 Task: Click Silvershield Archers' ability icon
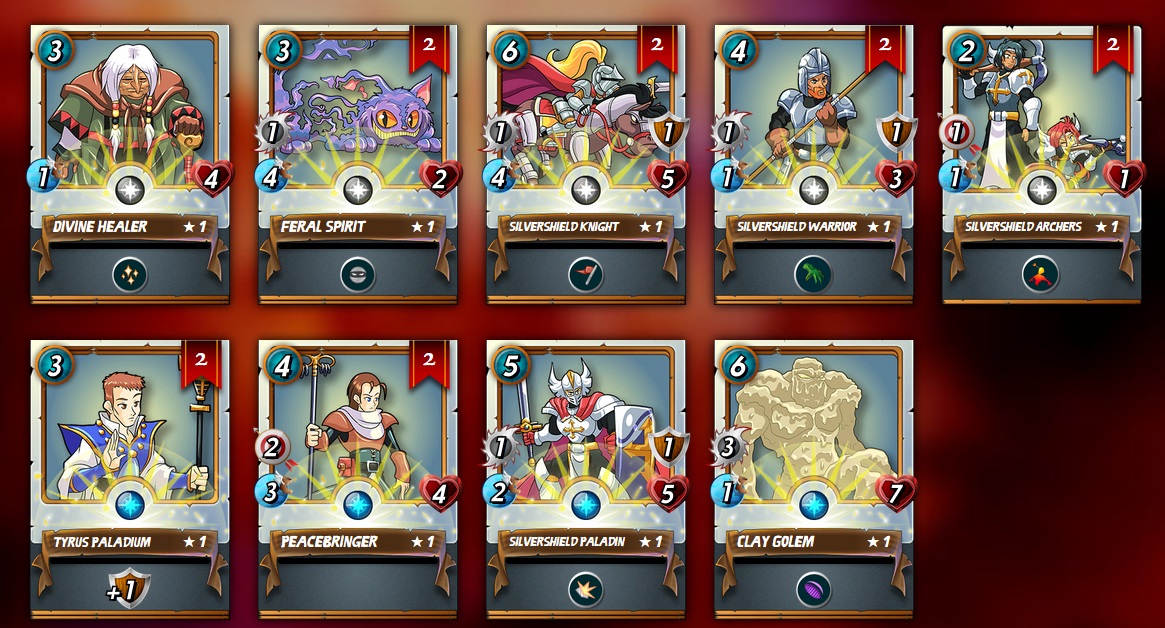coord(1042,275)
